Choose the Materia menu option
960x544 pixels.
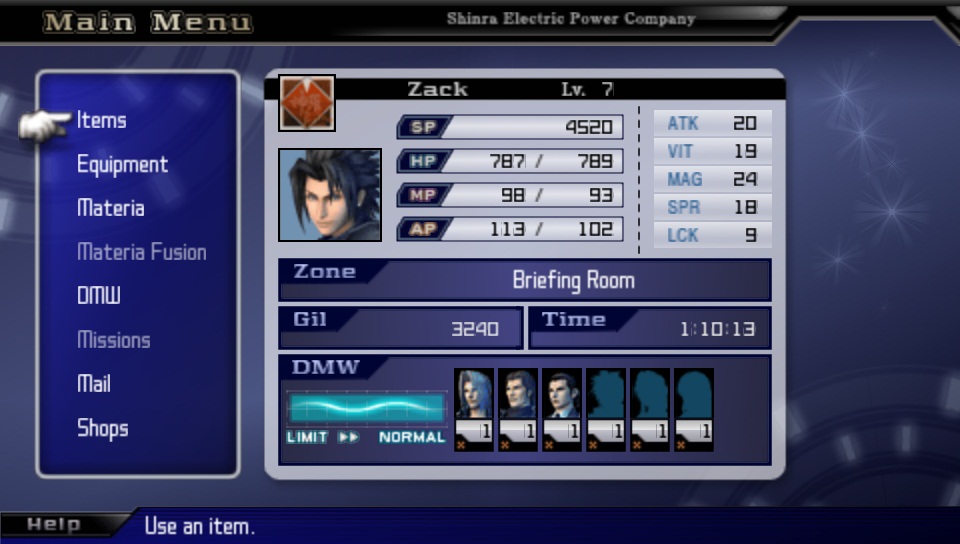point(111,209)
